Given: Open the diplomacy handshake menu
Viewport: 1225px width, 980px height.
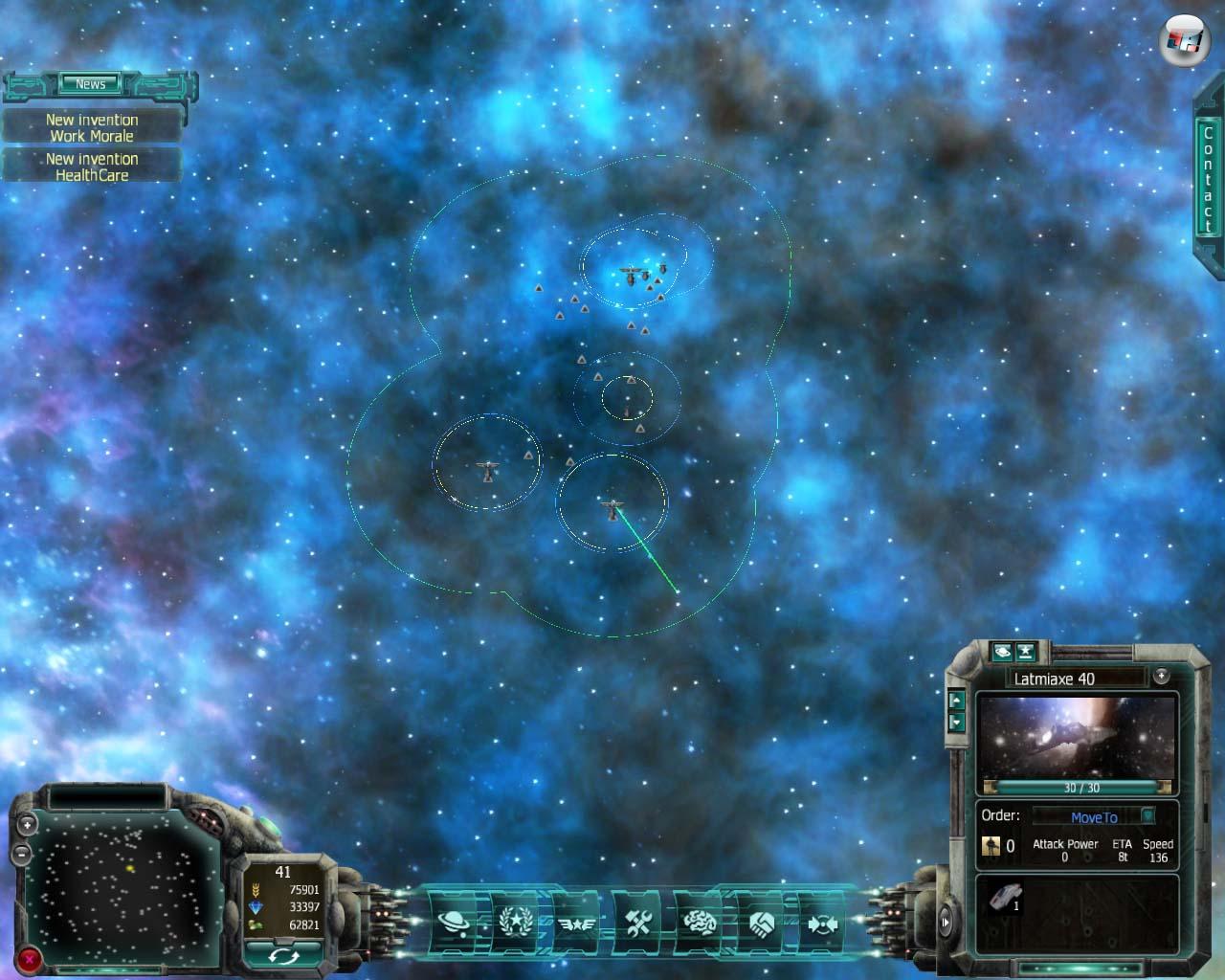Looking at the screenshot, I should pyautogui.click(x=762, y=923).
